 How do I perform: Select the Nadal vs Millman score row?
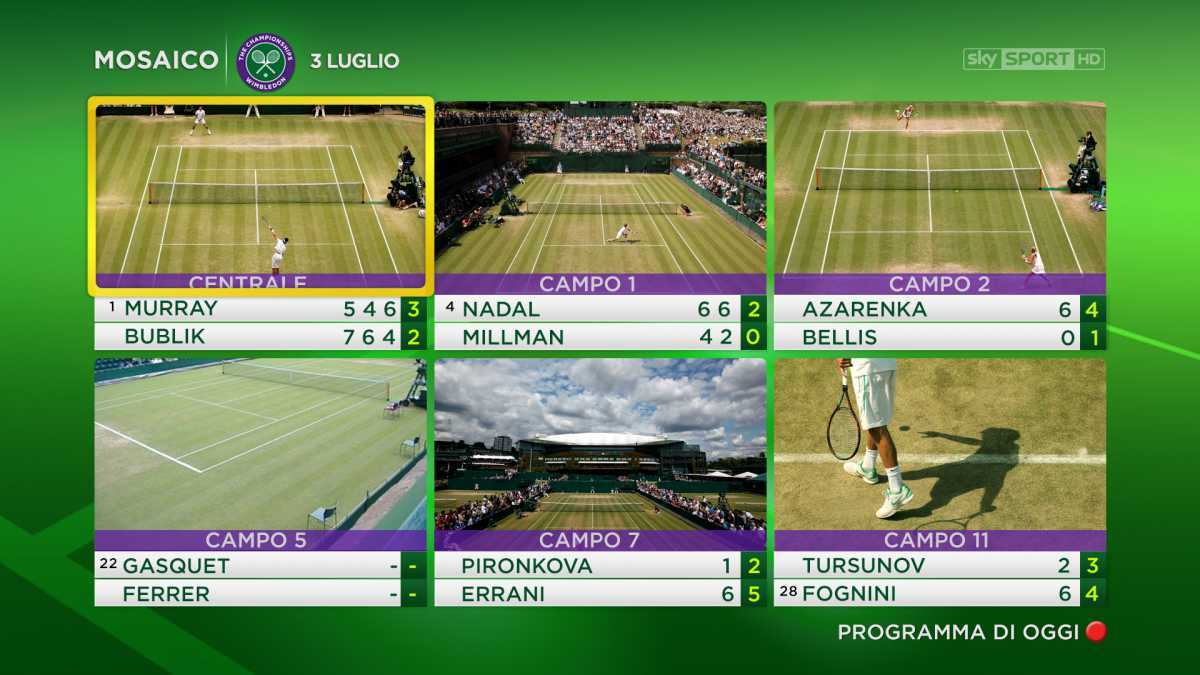pyautogui.click(x=600, y=323)
